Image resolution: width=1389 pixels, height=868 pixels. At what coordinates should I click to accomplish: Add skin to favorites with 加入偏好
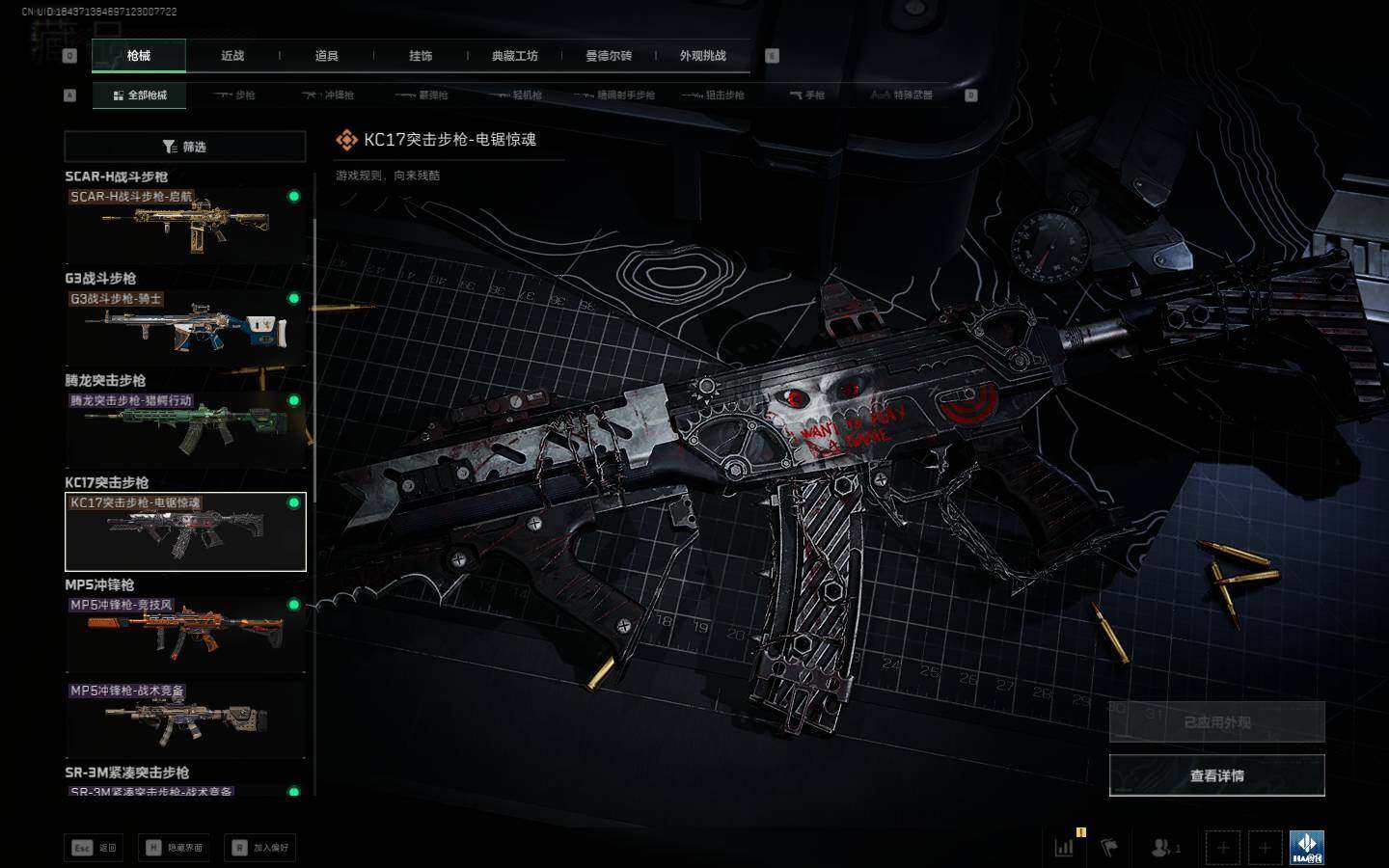(x=260, y=848)
